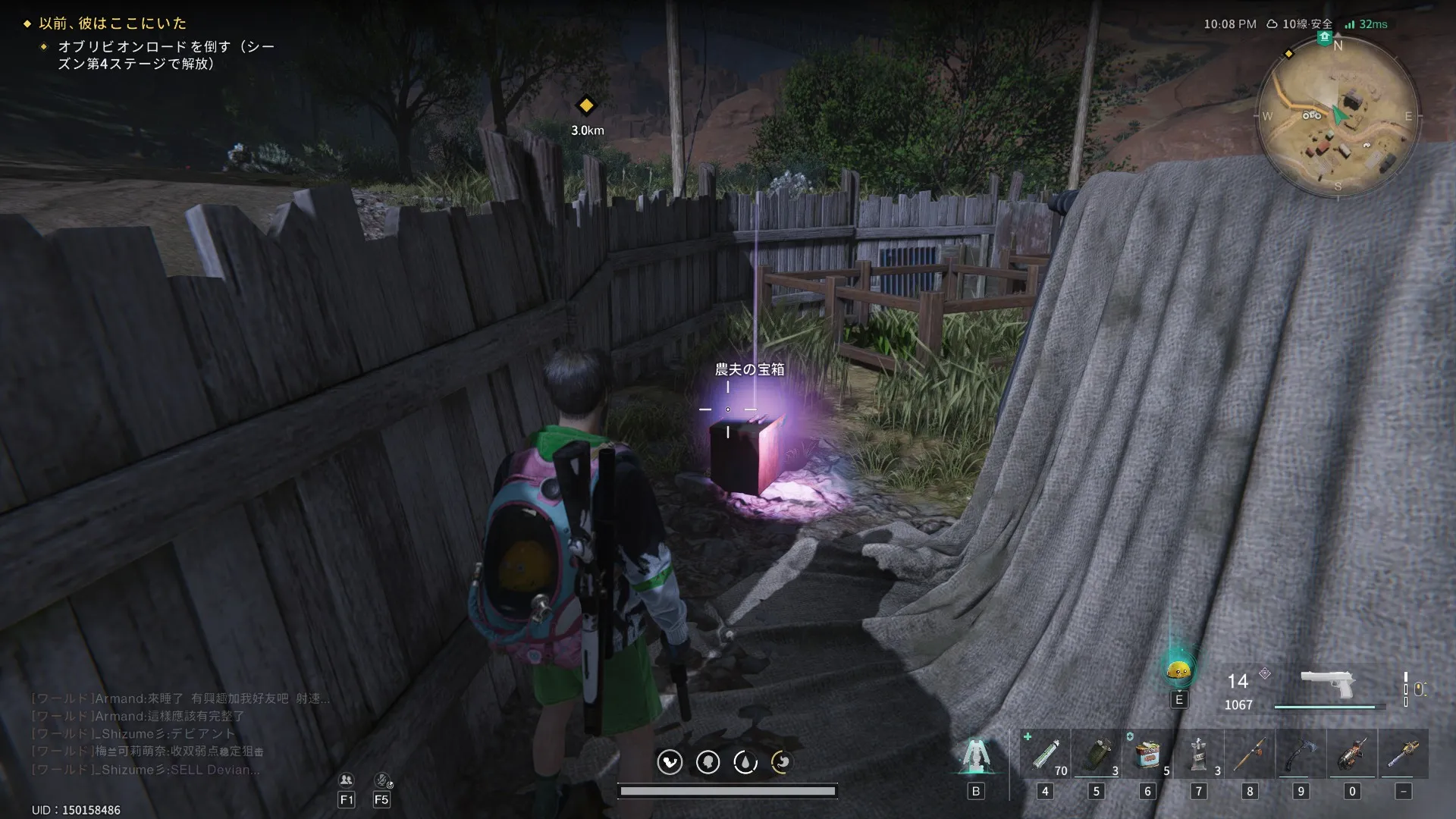
Task: Select the syringe item slot with 70
Action: tap(1045, 755)
